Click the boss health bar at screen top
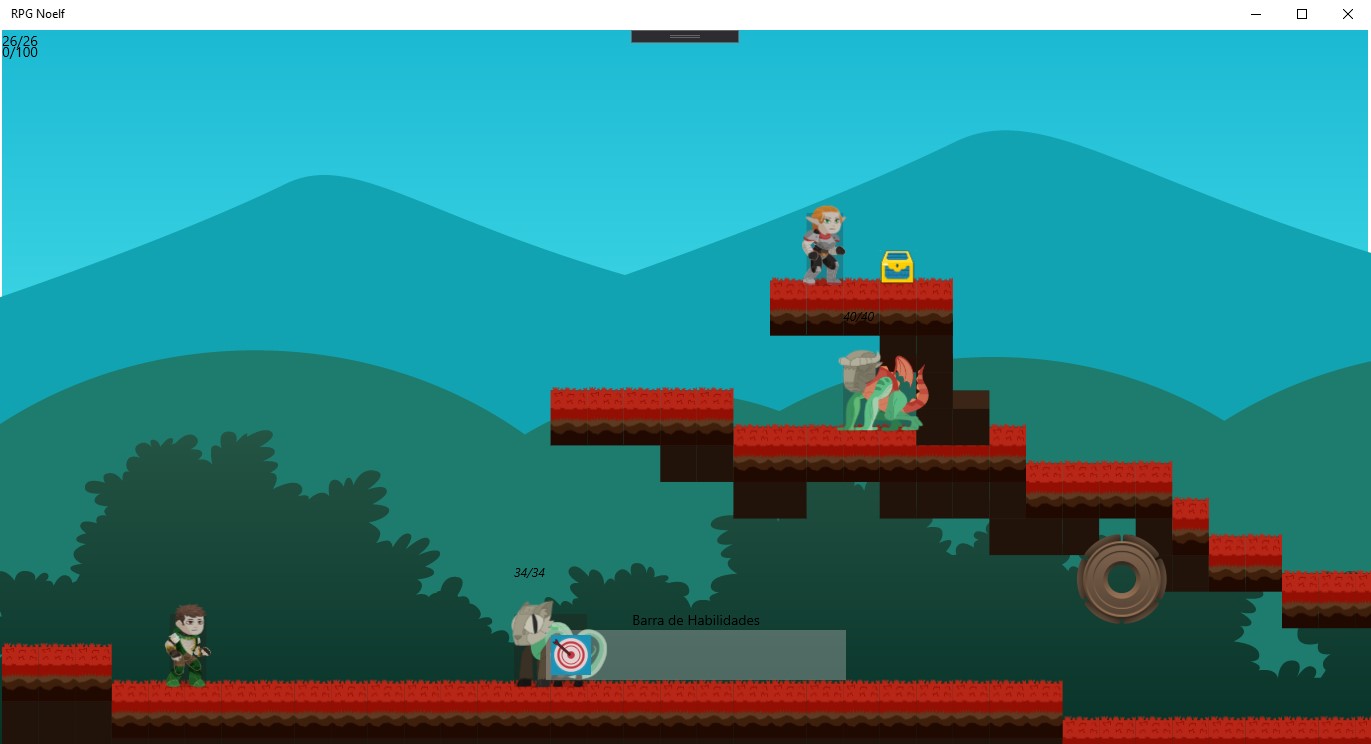 684,33
